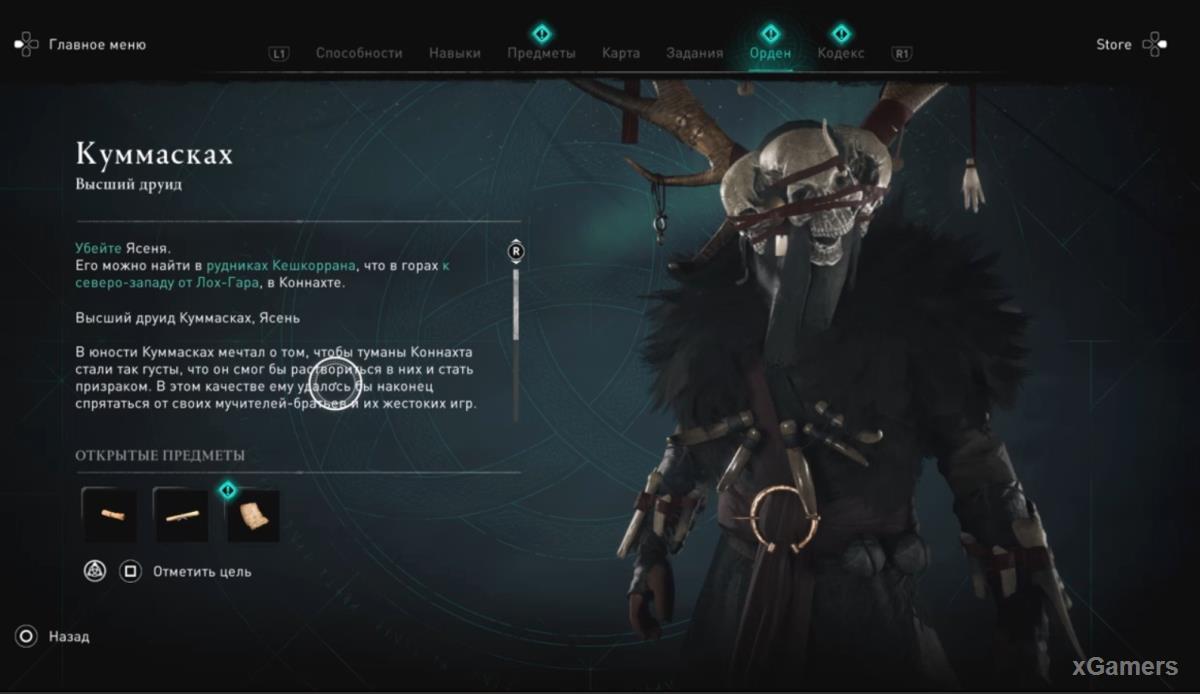Open the new unrolled parchment clue
1200x694 pixels.
coord(253,515)
